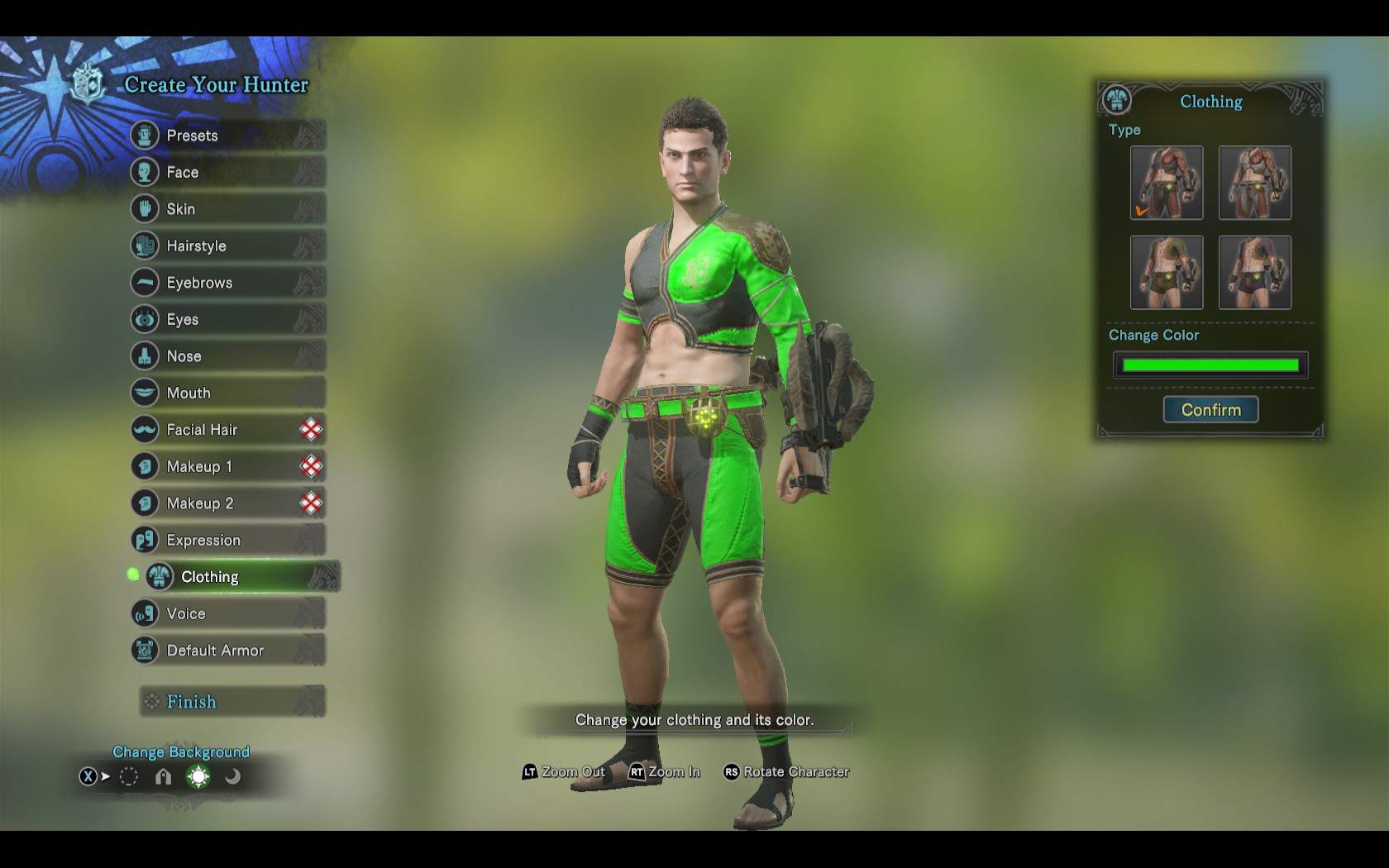Screen dimensions: 1389x868
Task: Select the Default Armor entry
Action: 227,651
